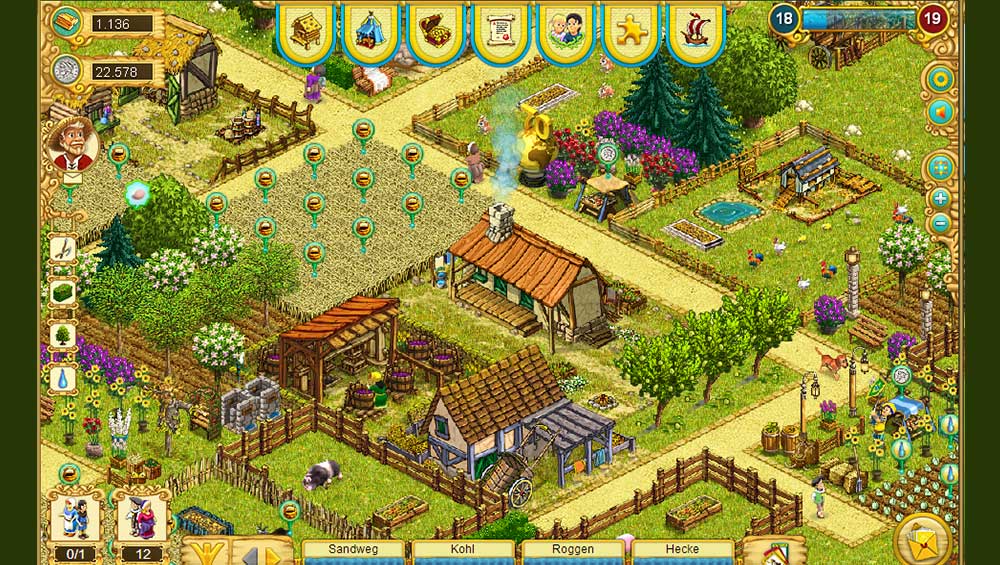
Task: Choose the Roggen seed item
Action: [x=573, y=551]
